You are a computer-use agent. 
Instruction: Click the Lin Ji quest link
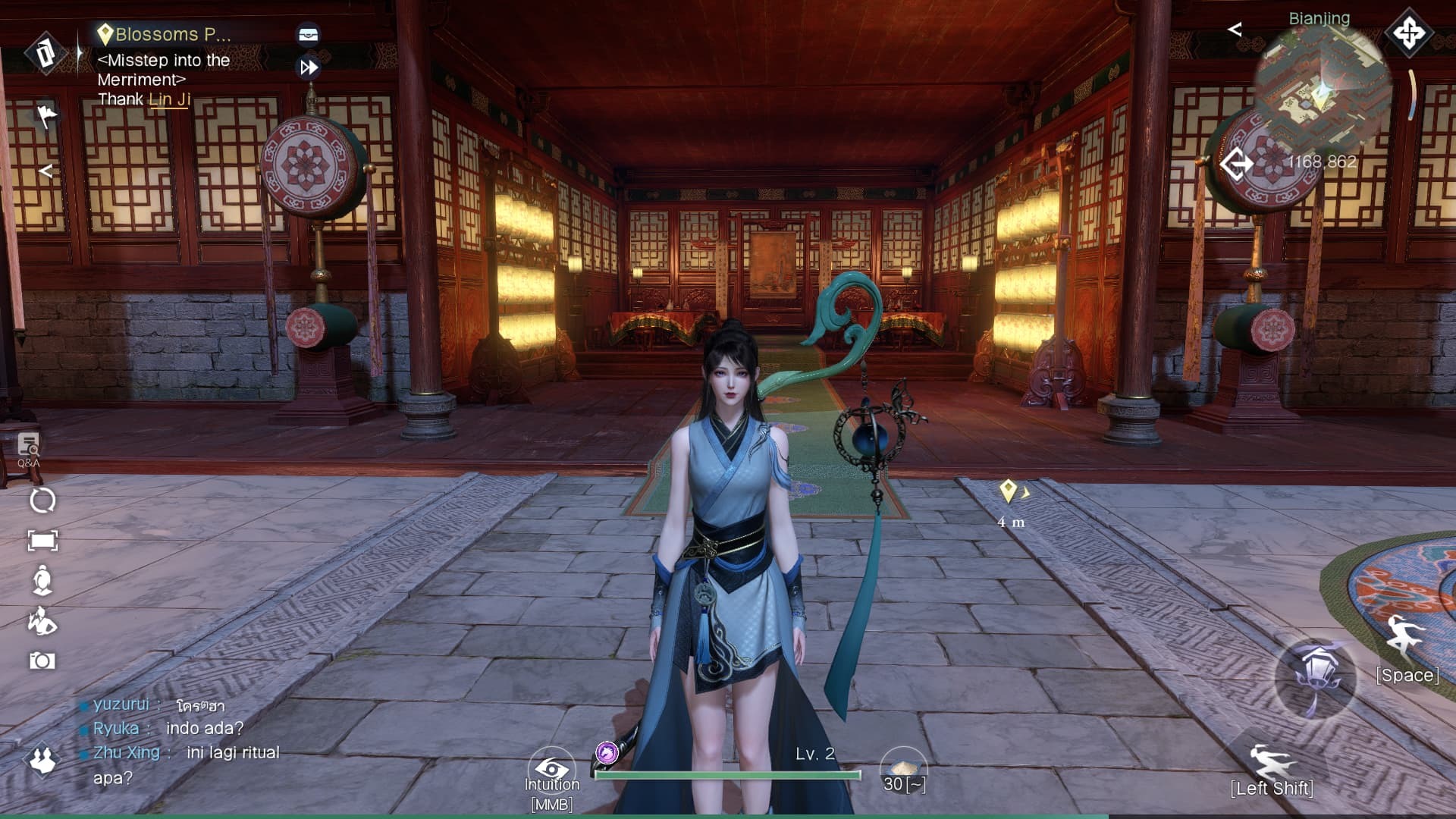pyautogui.click(x=168, y=99)
